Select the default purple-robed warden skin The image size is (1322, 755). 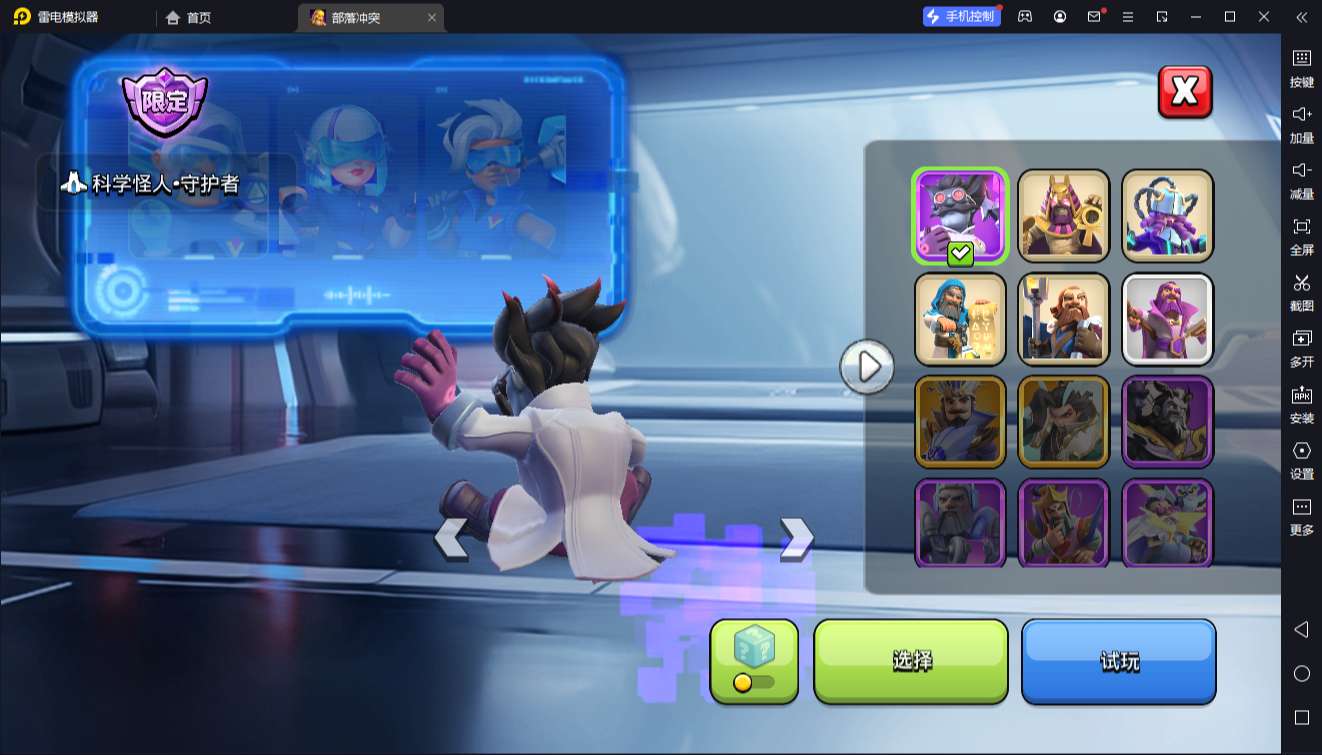1167,319
